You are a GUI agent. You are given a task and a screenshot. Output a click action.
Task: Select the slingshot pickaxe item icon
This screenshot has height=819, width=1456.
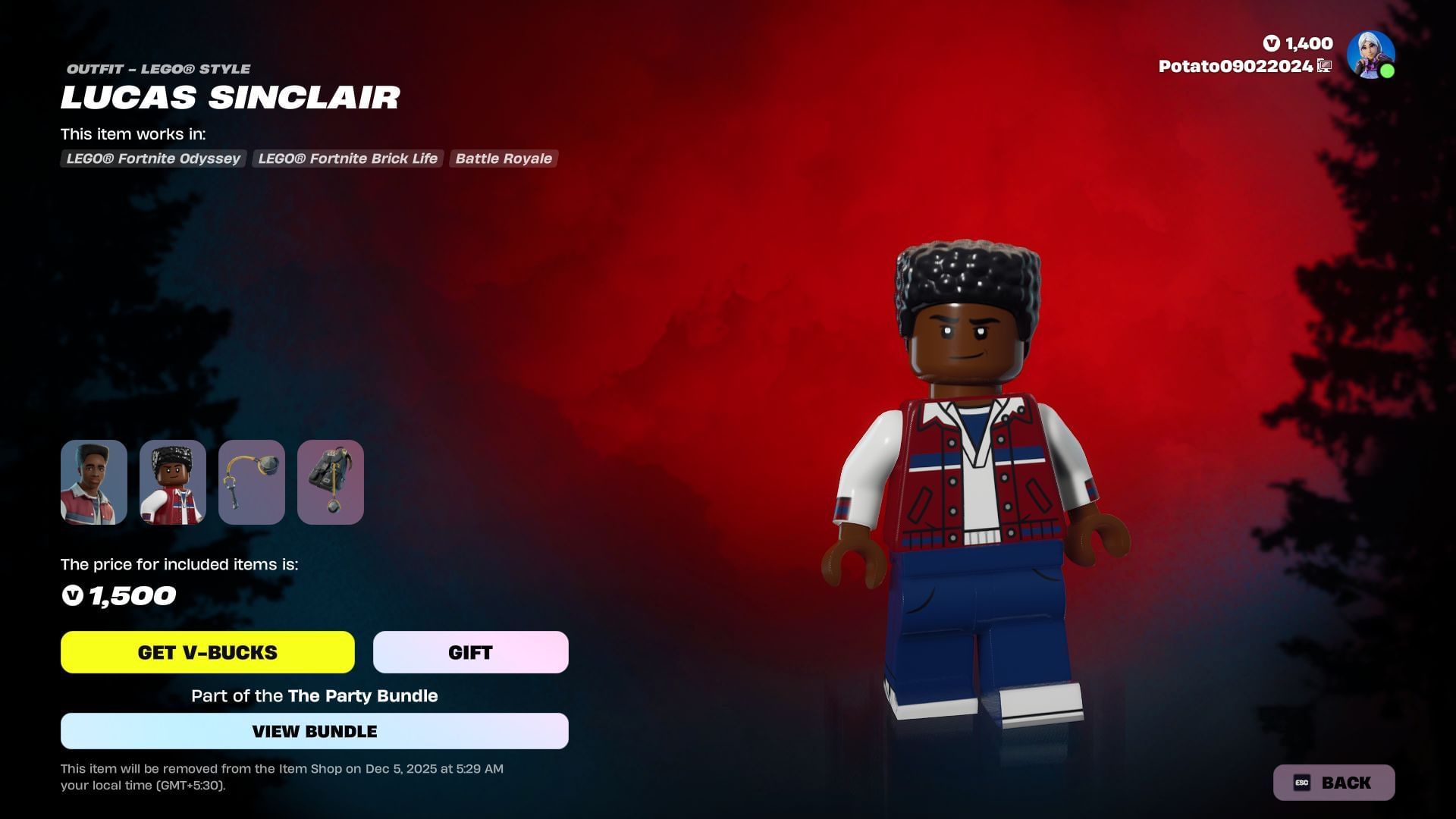click(x=252, y=482)
